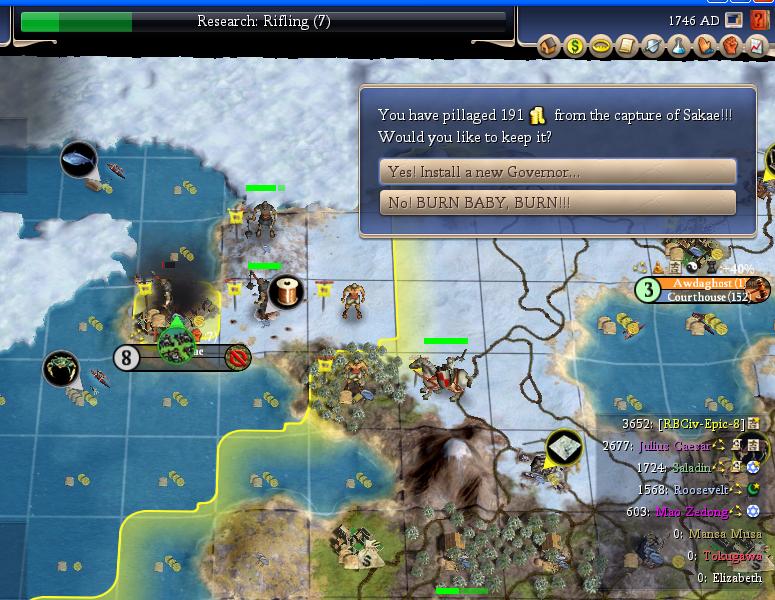Click the Rifling research progress bar
Viewport: 775px width, 600px height.
pyautogui.click(x=263, y=21)
